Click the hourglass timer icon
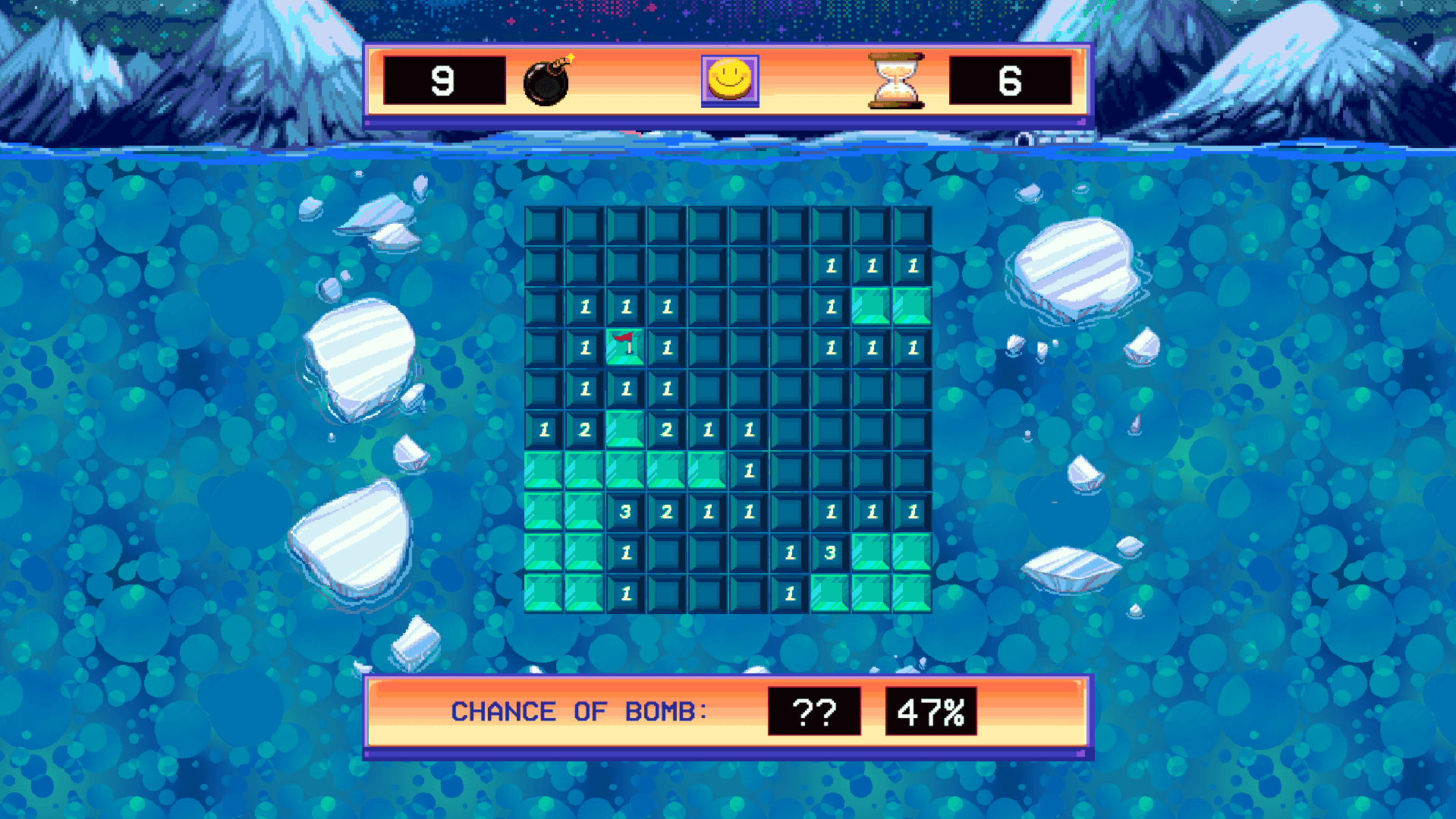The image size is (1456, 819). coord(894,80)
